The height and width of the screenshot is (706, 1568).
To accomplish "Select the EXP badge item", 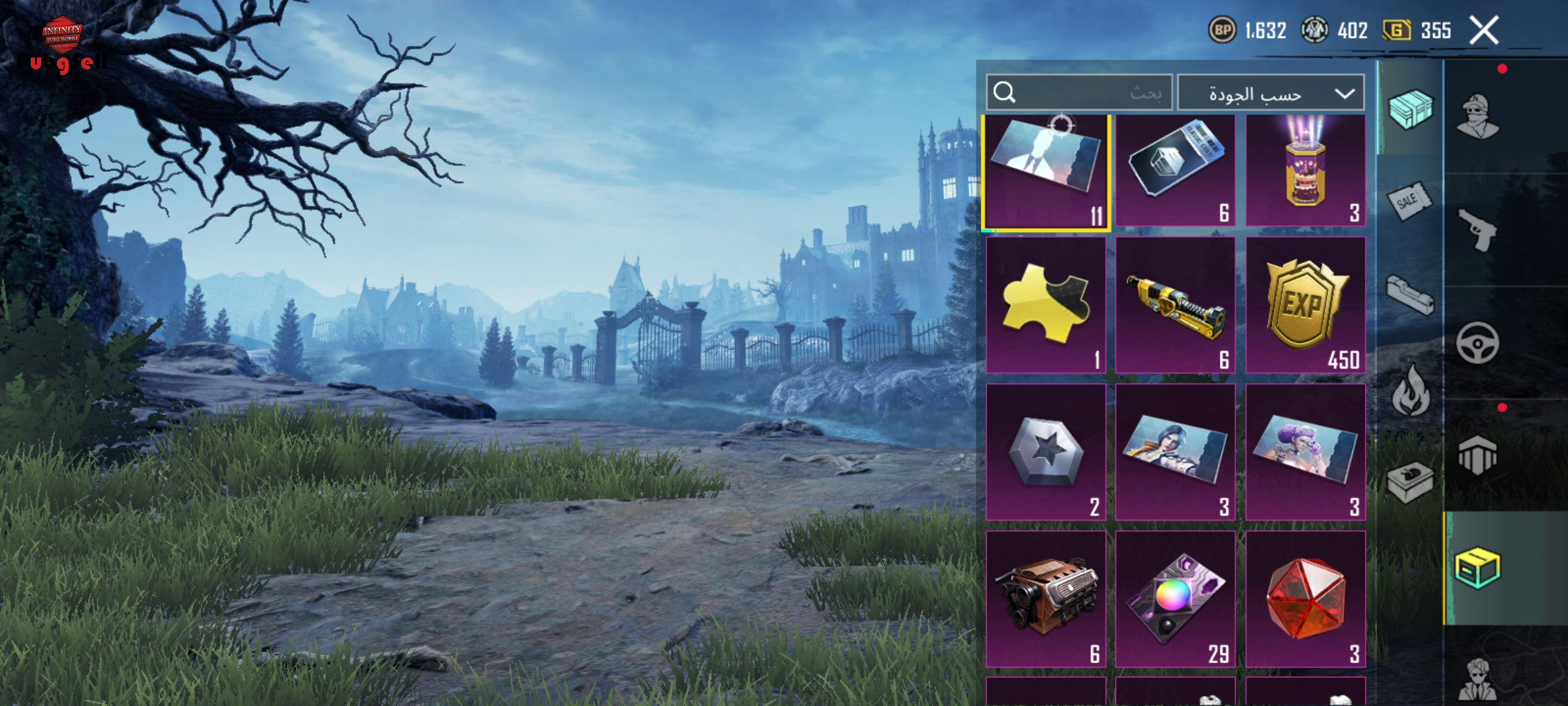I will click(x=1305, y=305).
